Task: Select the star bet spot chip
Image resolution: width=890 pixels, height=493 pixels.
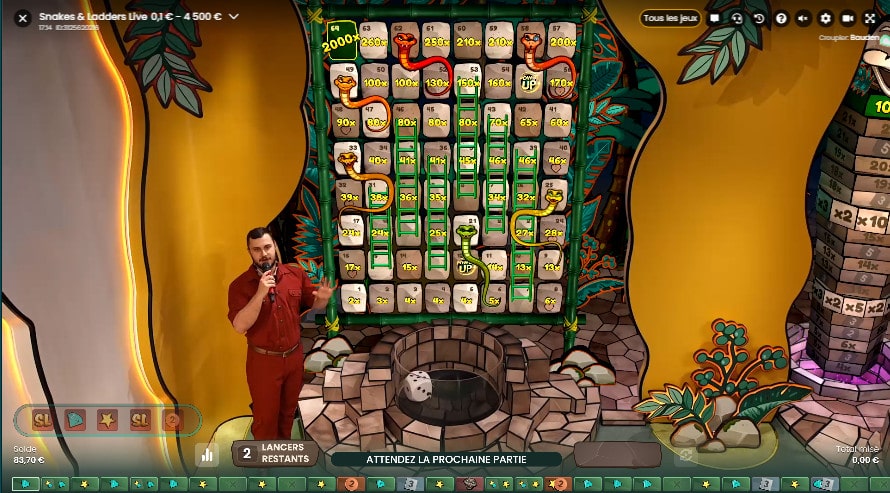Action: 107,420
